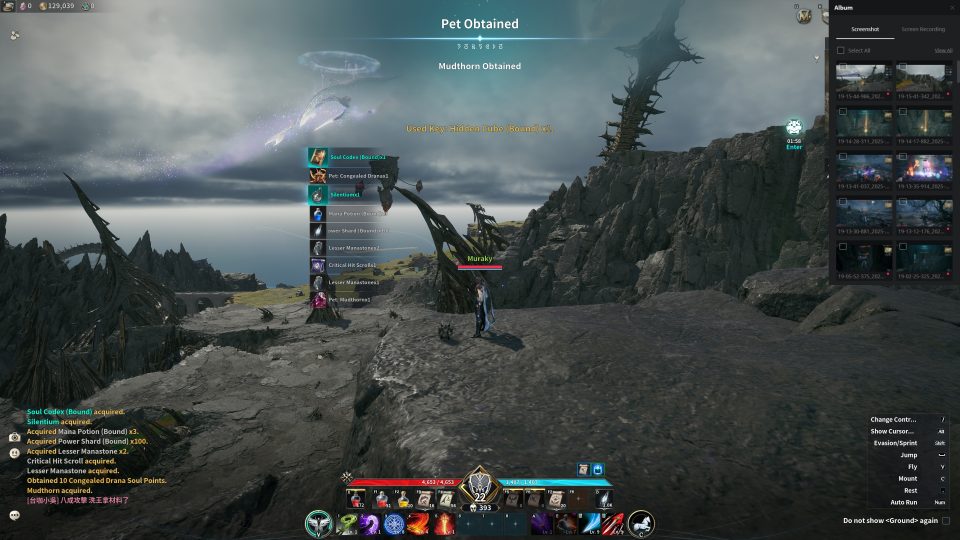Click the scroll icon above the mana bar
The width and height of the screenshot is (960, 540).
point(582,468)
